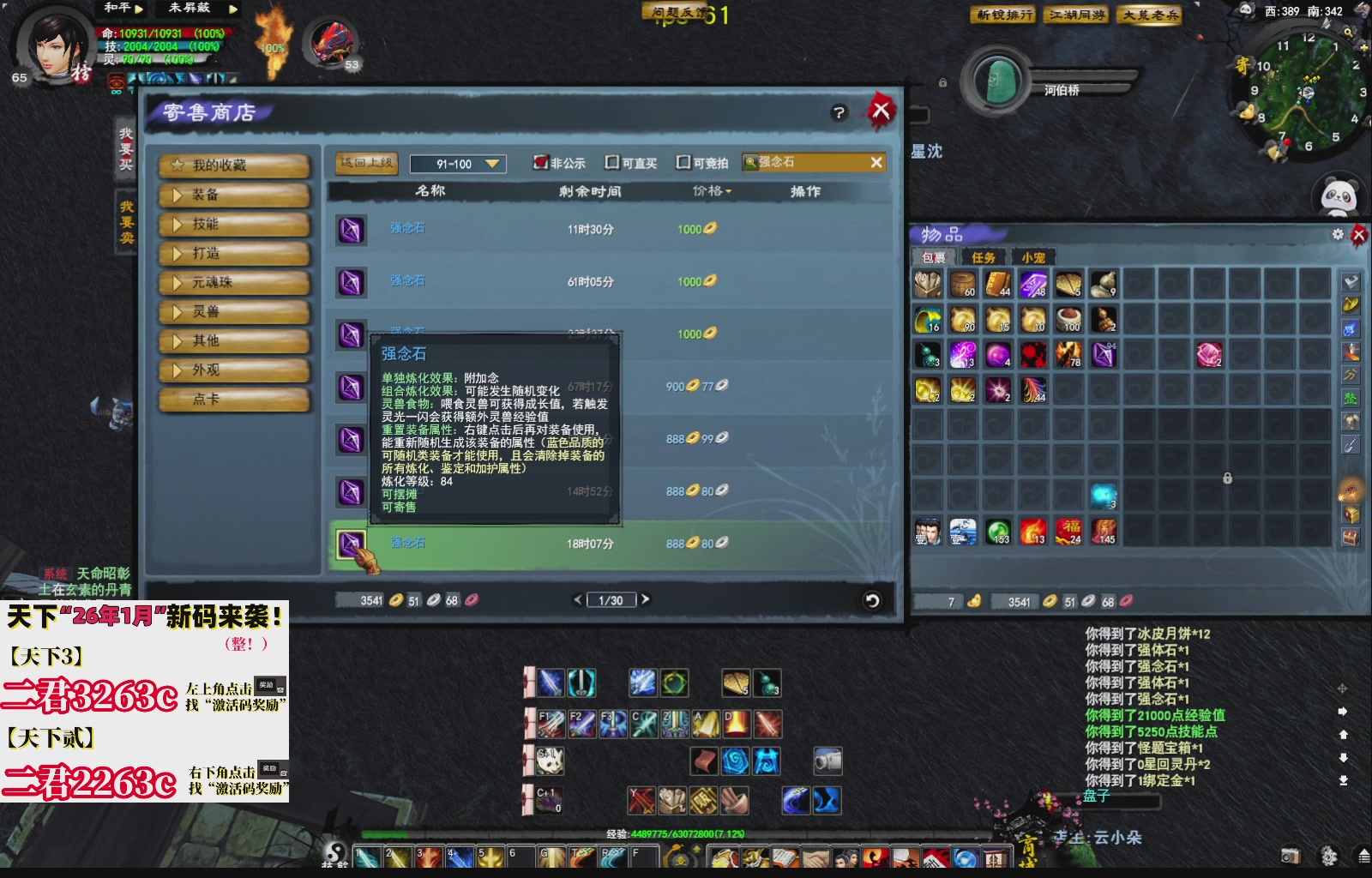Open the 91-100 level range dropdown
The image size is (1372, 878).
click(457, 163)
